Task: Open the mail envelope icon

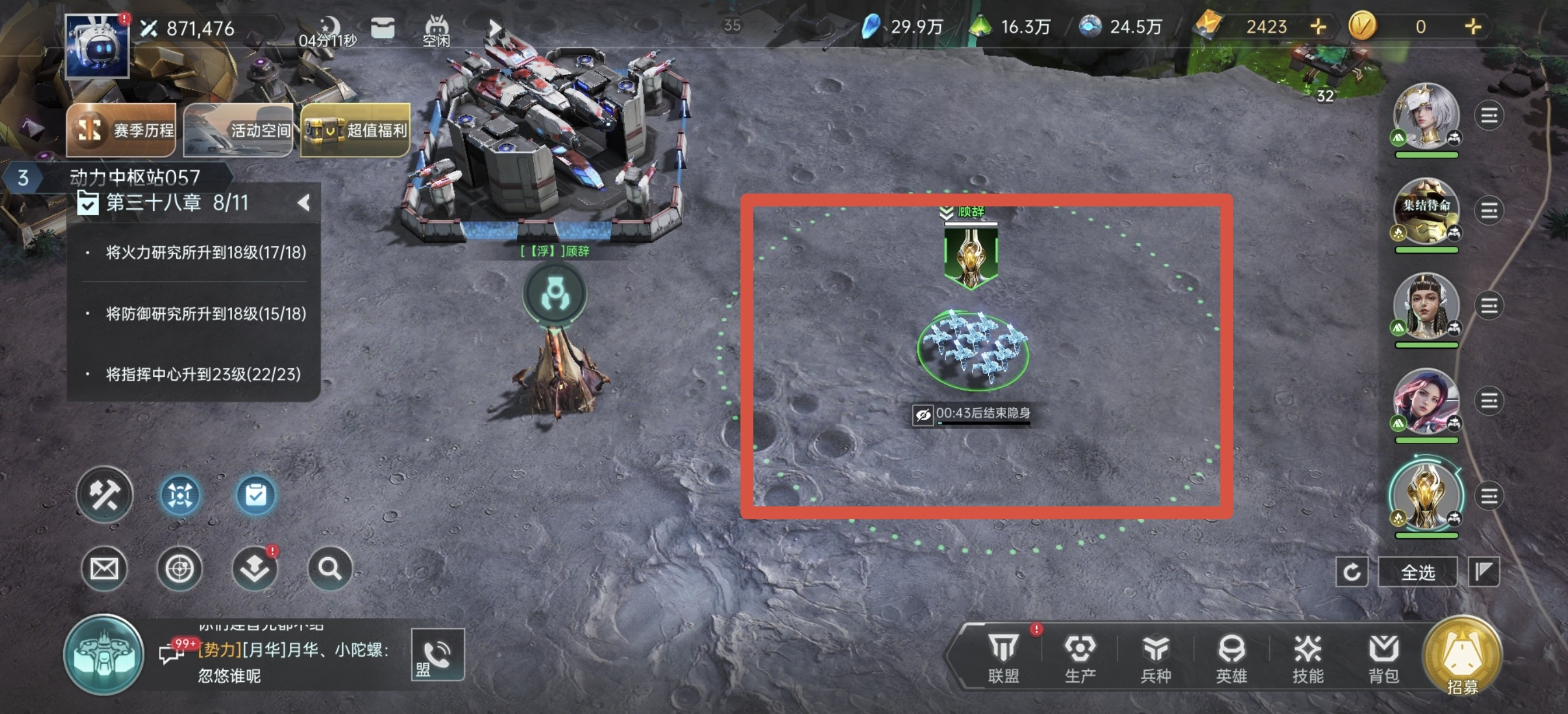Action: point(104,569)
